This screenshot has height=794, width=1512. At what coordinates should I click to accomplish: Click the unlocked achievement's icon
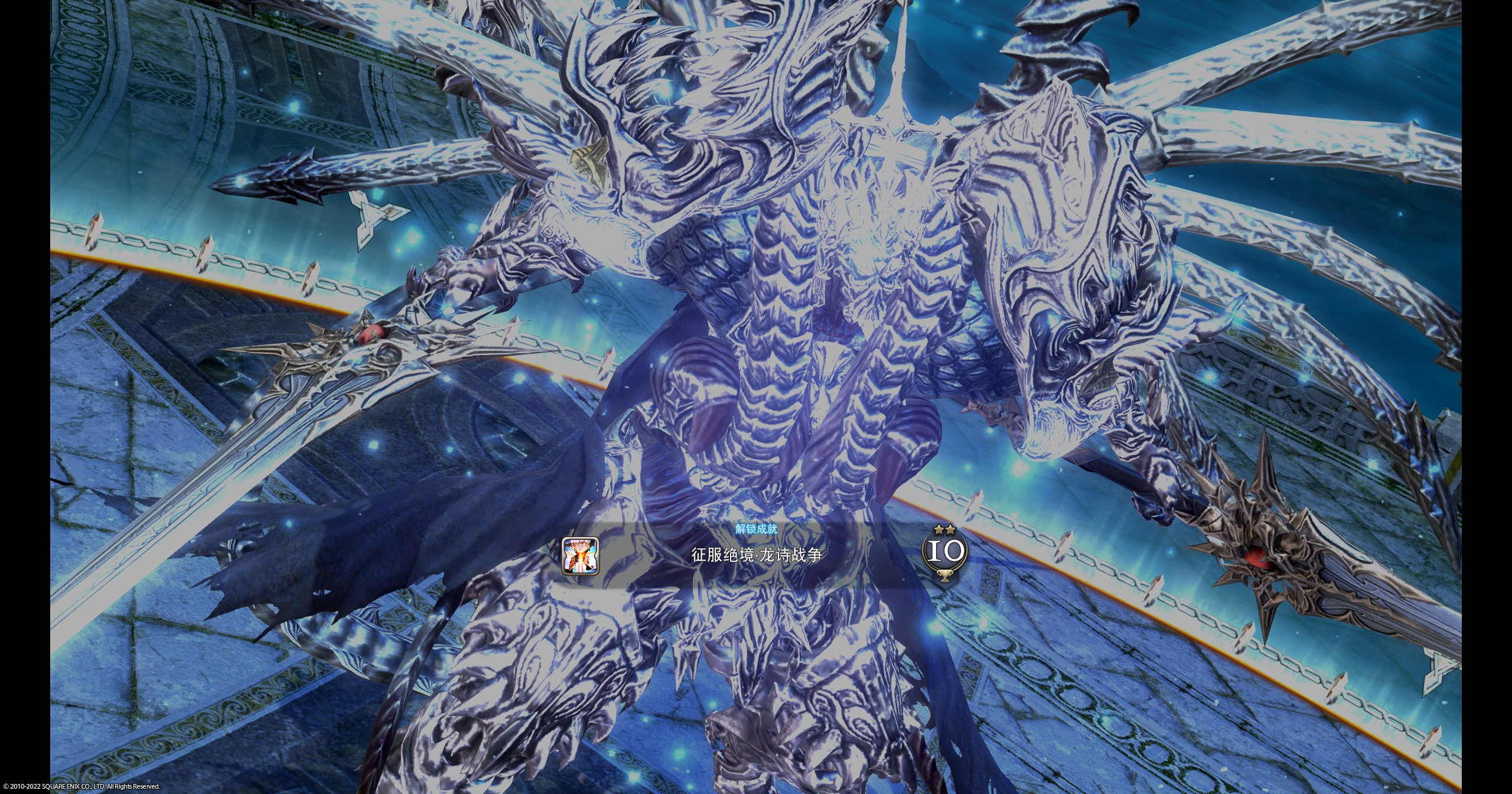click(x=580, y=556)
